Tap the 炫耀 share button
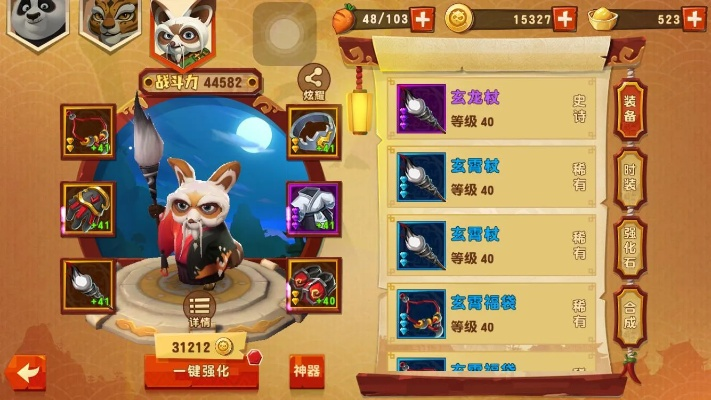 316,80
